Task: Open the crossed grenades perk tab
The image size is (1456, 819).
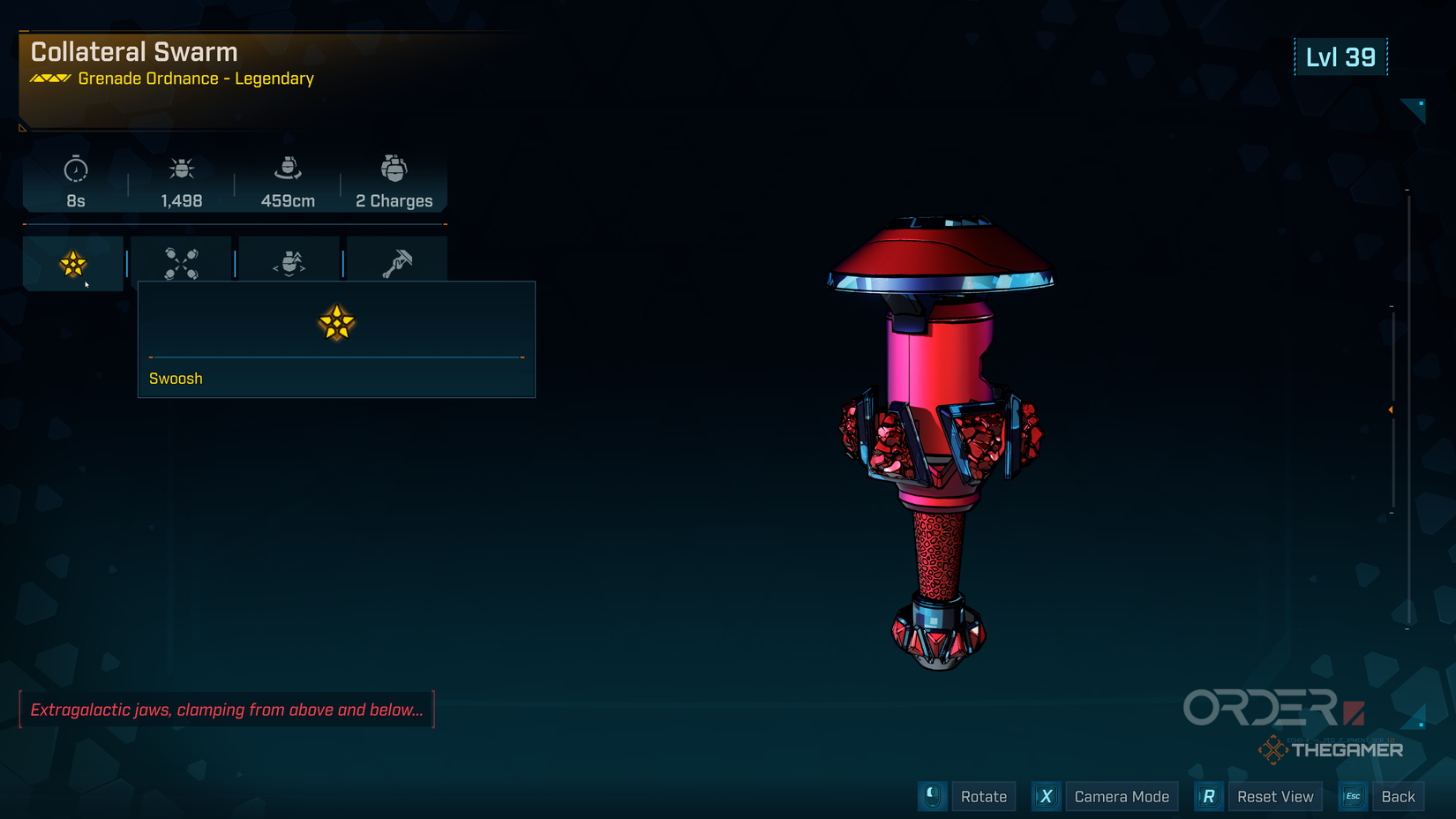Action: click(x=180, y=262)
